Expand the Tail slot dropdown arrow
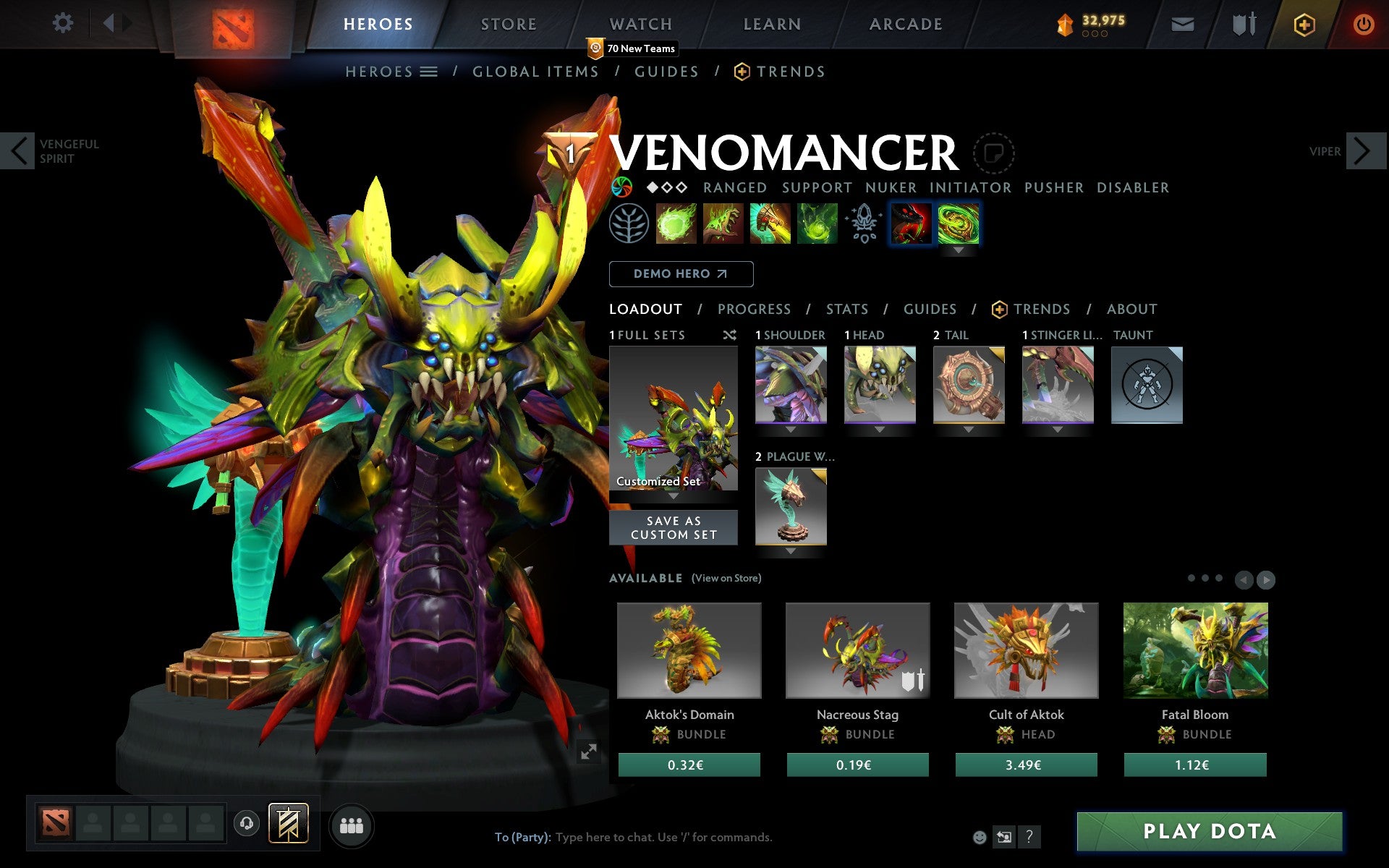Viewport: 1389px width, 868px height. pyautogui.click(x=969, y=428)
